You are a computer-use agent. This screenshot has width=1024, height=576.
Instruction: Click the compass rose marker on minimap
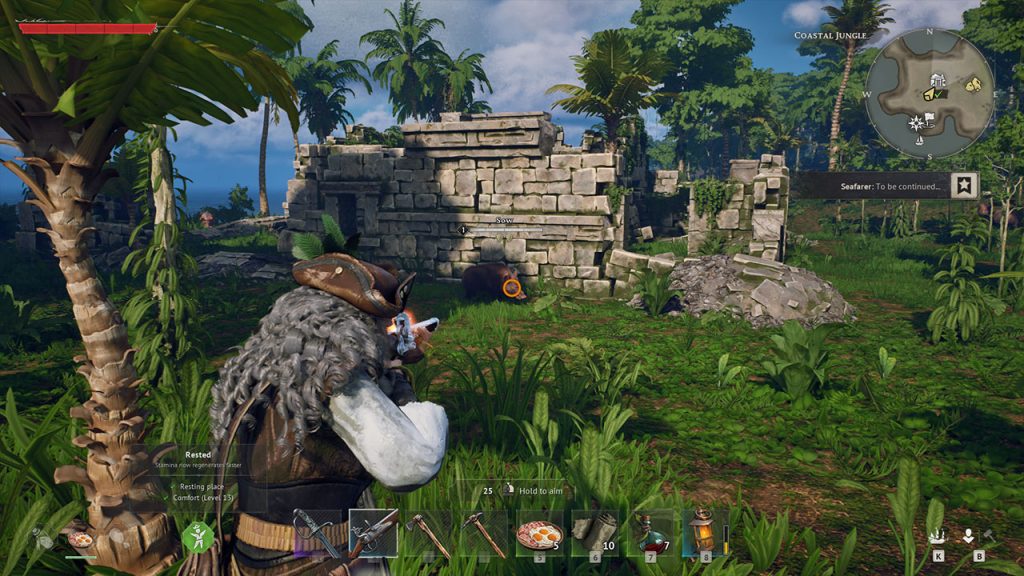pyautogui.click(x=915, y=123)
